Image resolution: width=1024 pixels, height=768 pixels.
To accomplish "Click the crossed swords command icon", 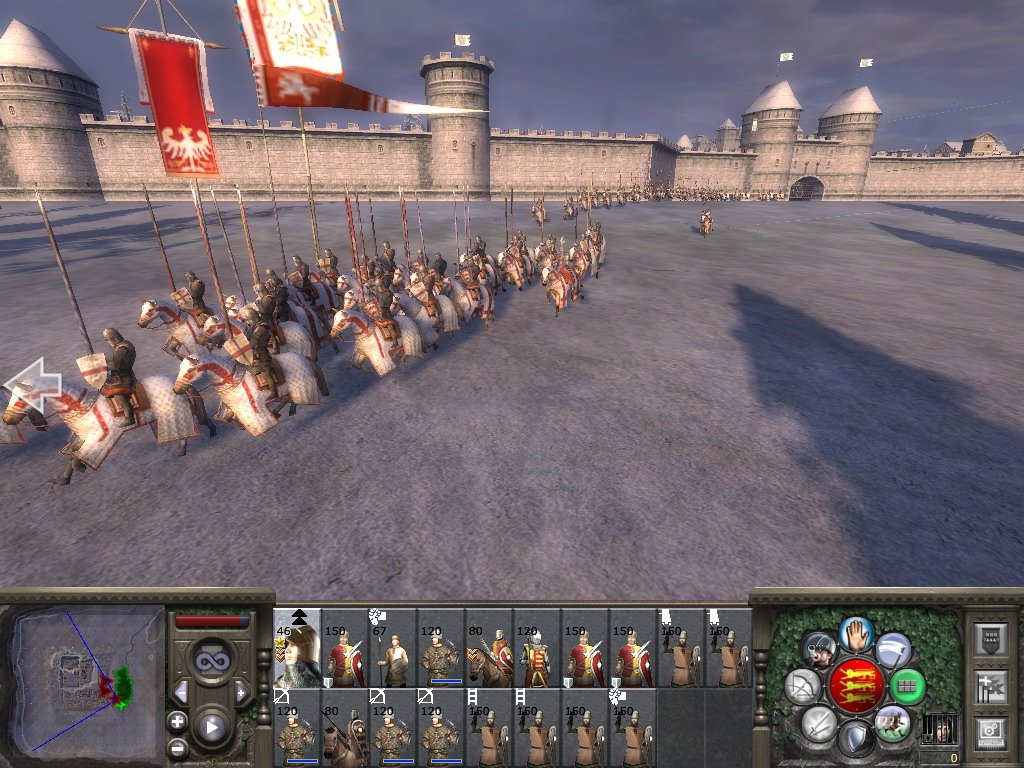I will tap(819, 722).
